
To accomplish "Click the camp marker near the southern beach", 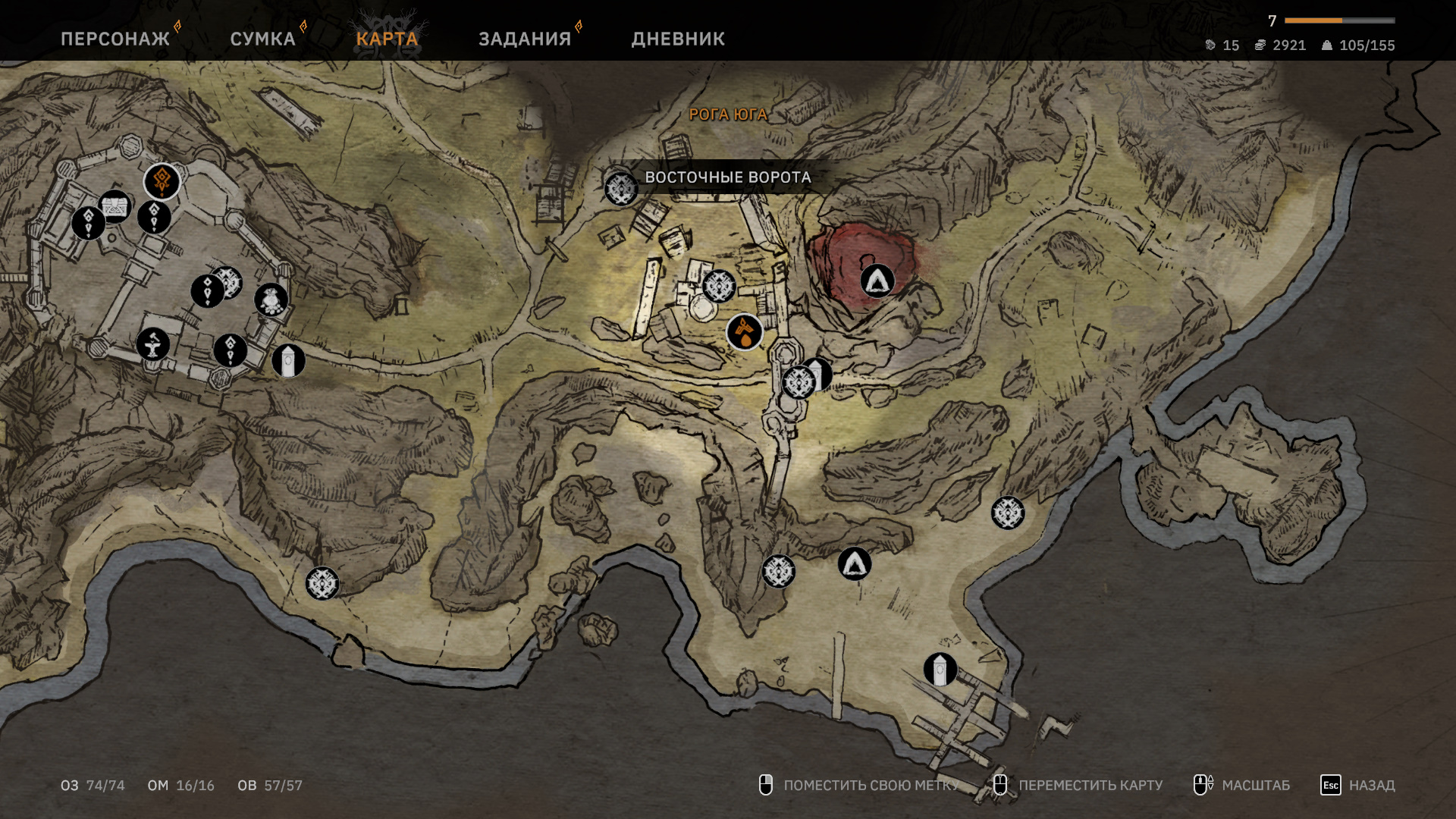I will 855,564.
